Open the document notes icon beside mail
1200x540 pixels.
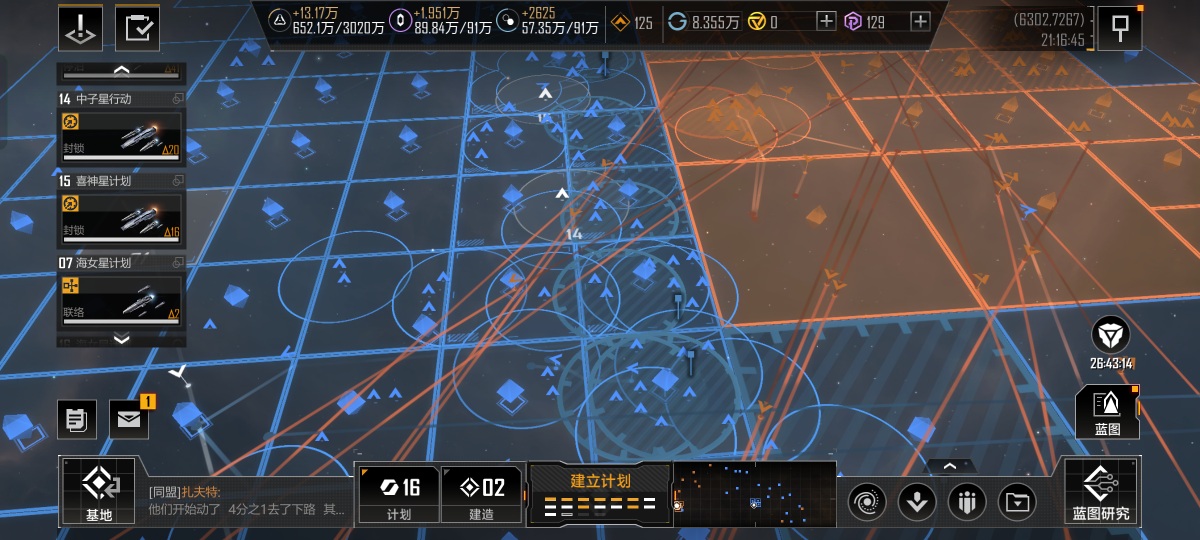[x=76, y=419]
